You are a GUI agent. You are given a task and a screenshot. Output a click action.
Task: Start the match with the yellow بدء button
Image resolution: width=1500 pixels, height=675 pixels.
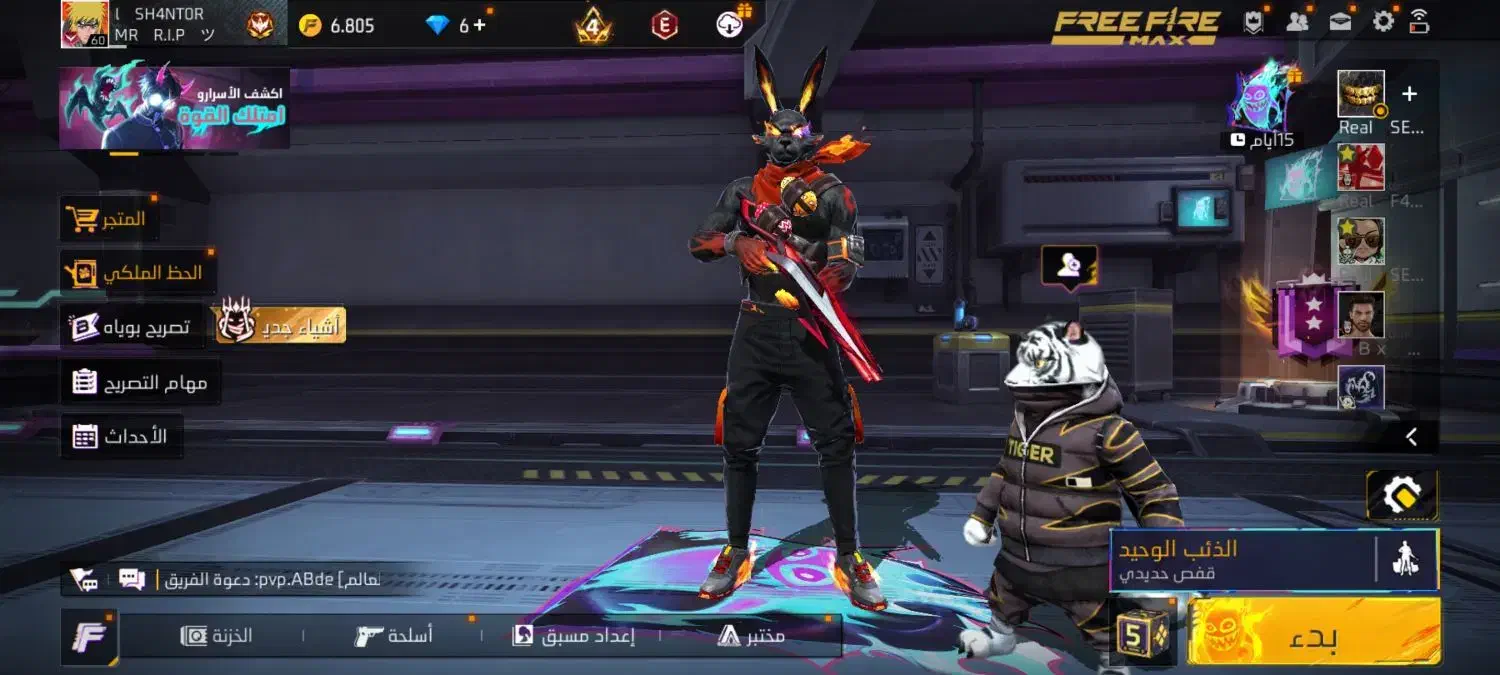click(1313, 632)
